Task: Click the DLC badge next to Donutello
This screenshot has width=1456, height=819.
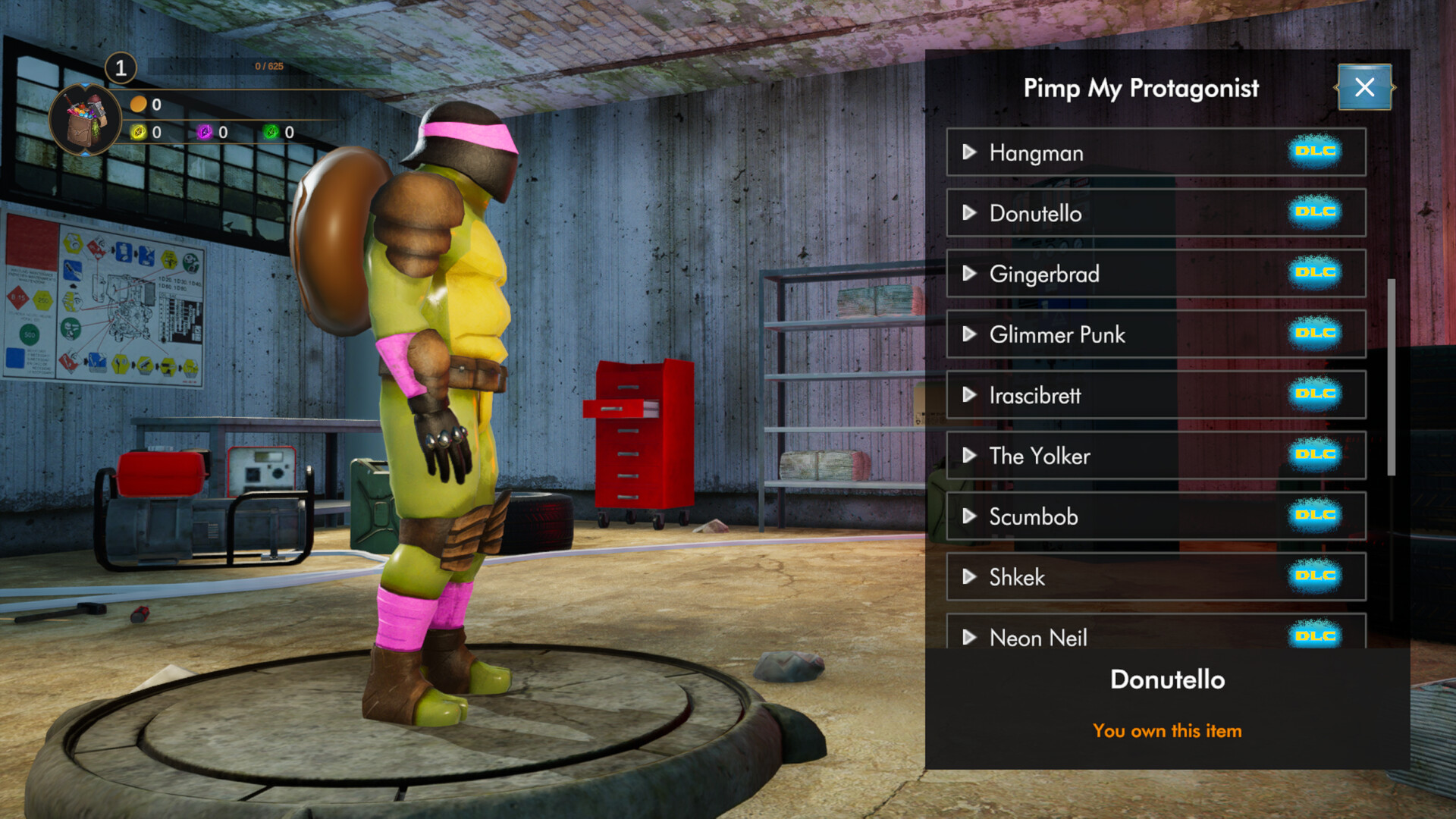Action: pos(1316,212)
